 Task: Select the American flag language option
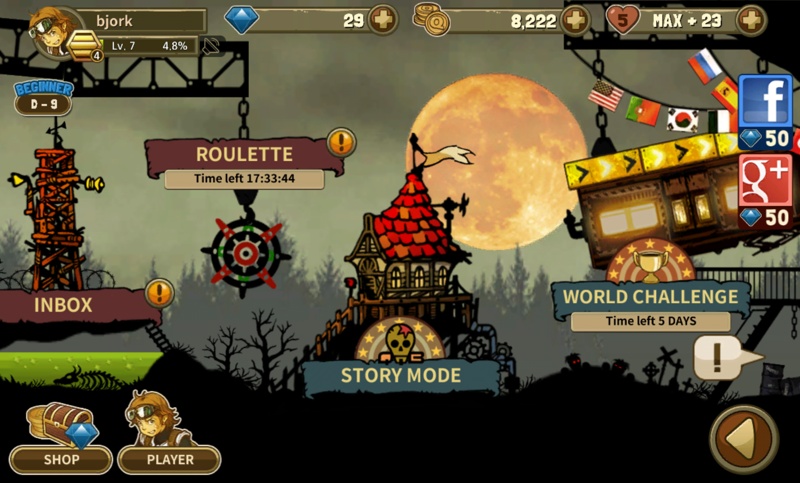pyautogui.click(x=605, y=96)
